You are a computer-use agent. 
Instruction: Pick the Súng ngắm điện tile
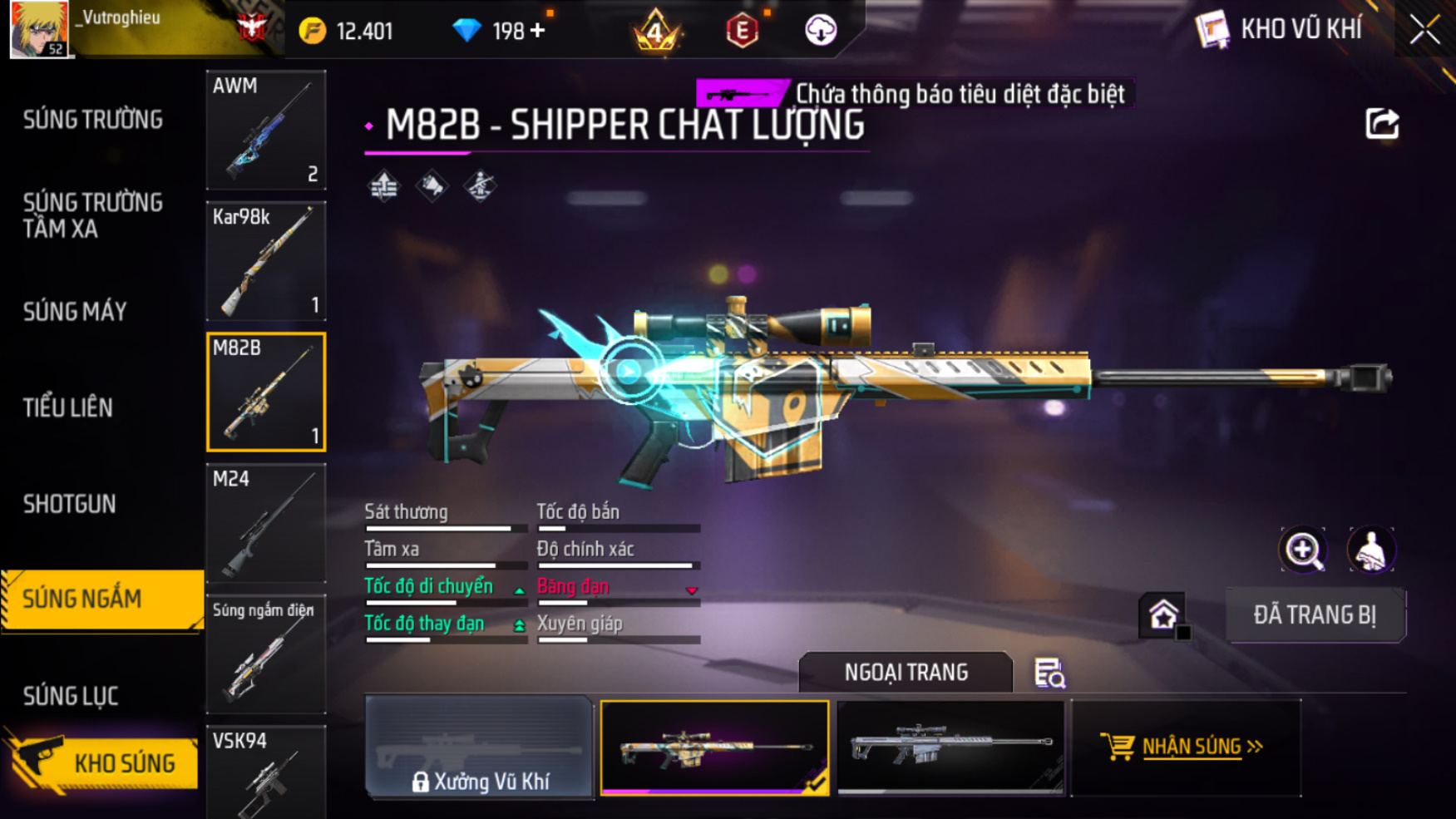pyautogui.click(x=266, y=654)
